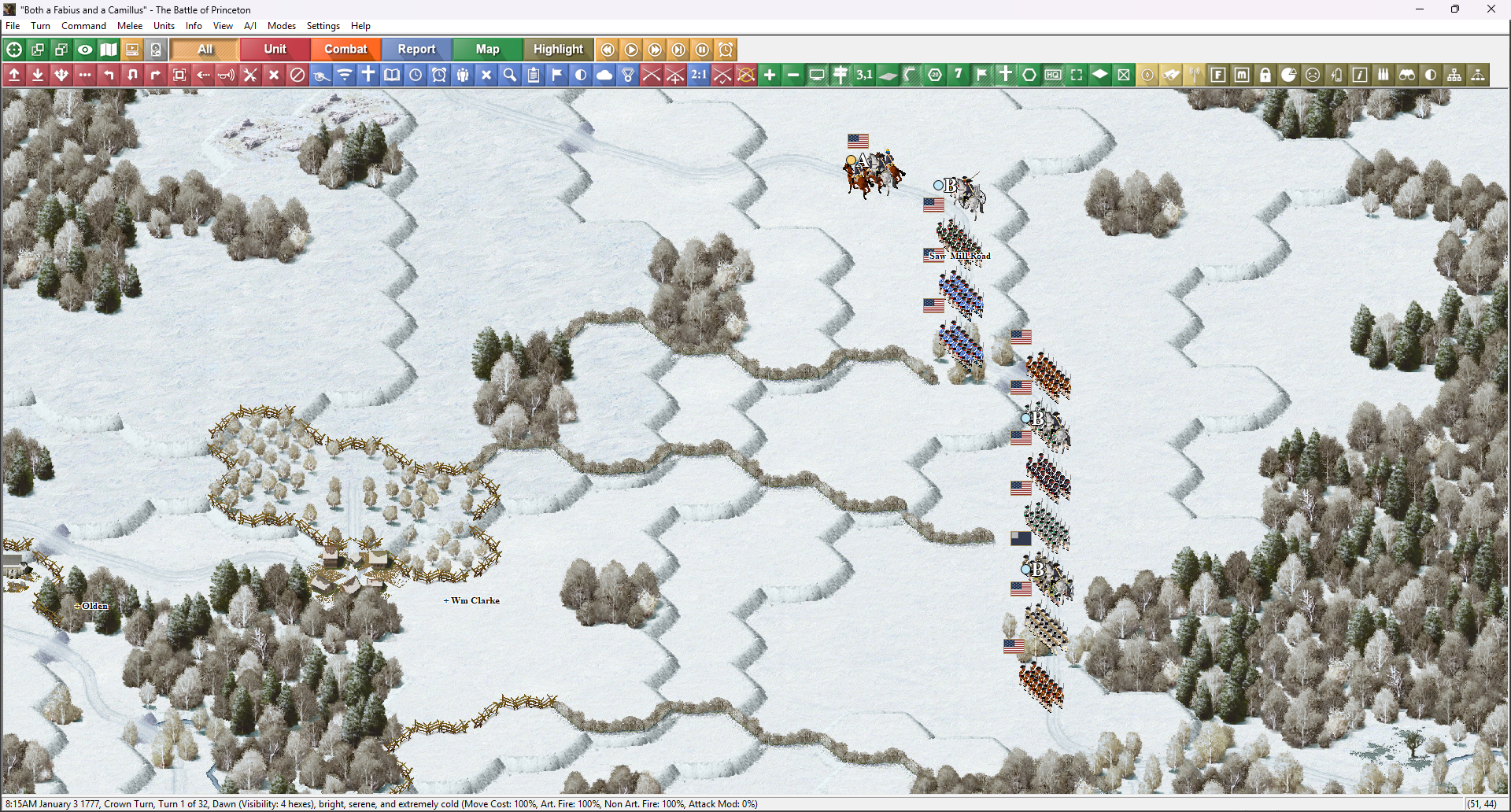The width and height of the screenshot is (1511, 812).
Task: Click the magnifying glass toolbar icon
Action: point(510,75)
